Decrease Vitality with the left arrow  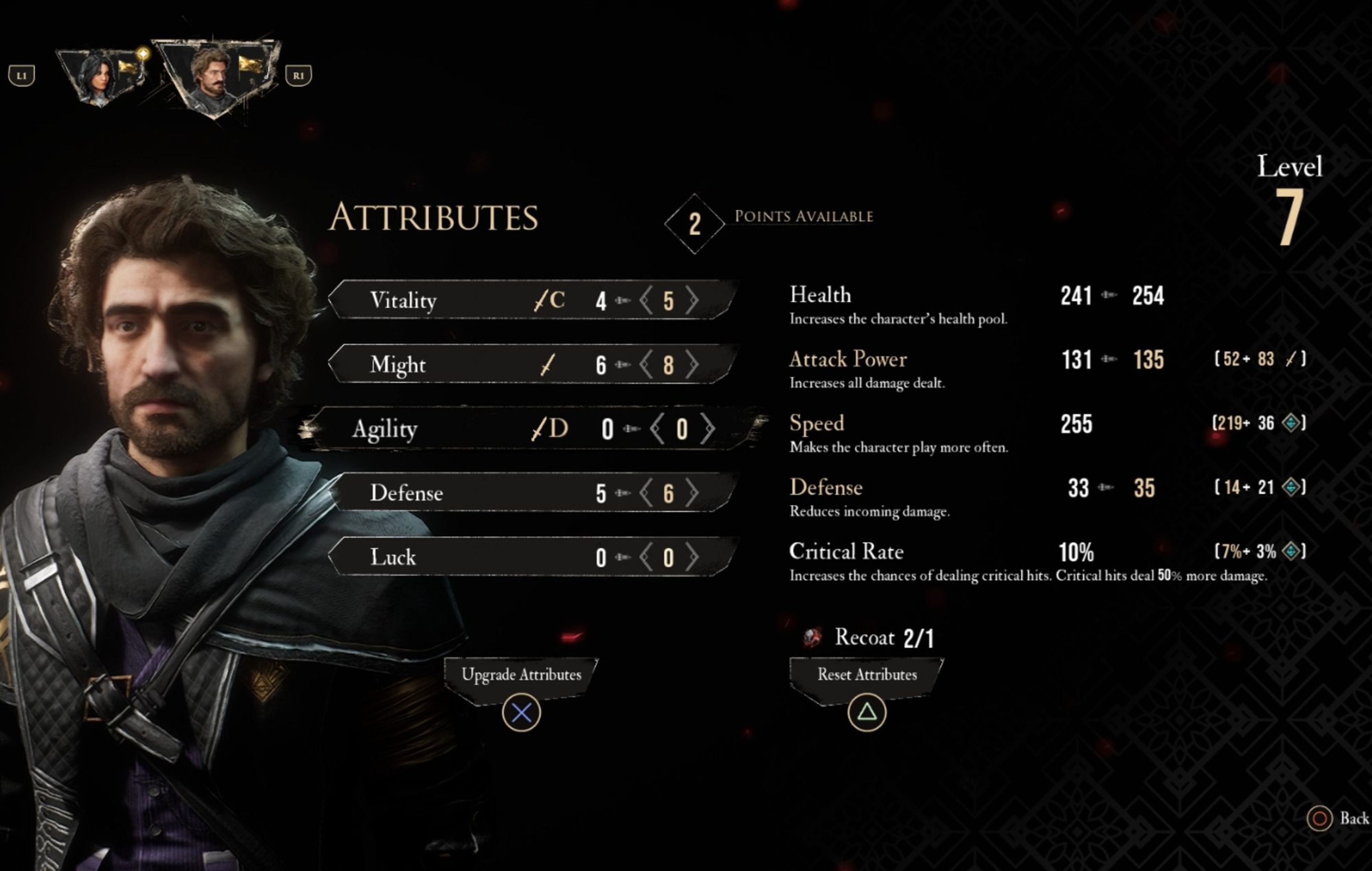click(646, 300)
